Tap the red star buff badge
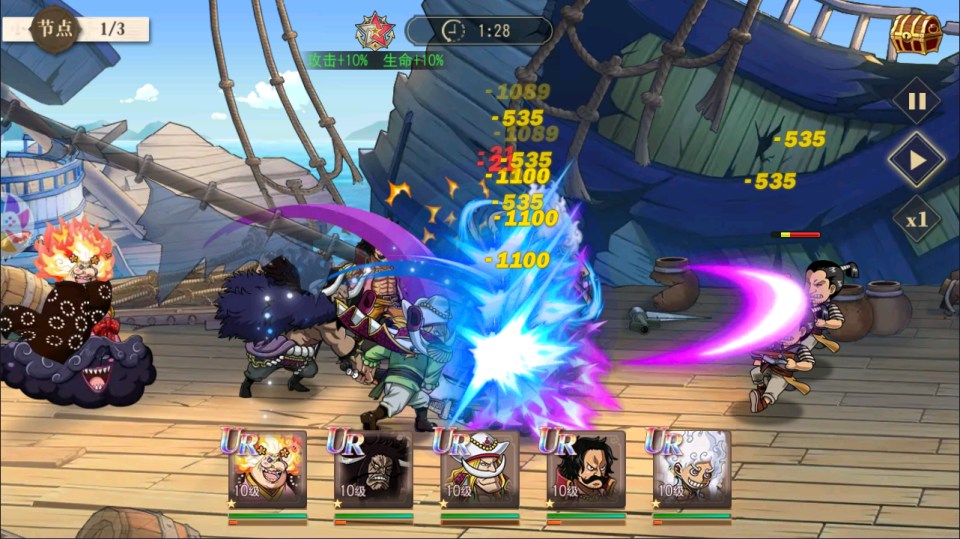960x539 pixels. [x=375, y=31]
